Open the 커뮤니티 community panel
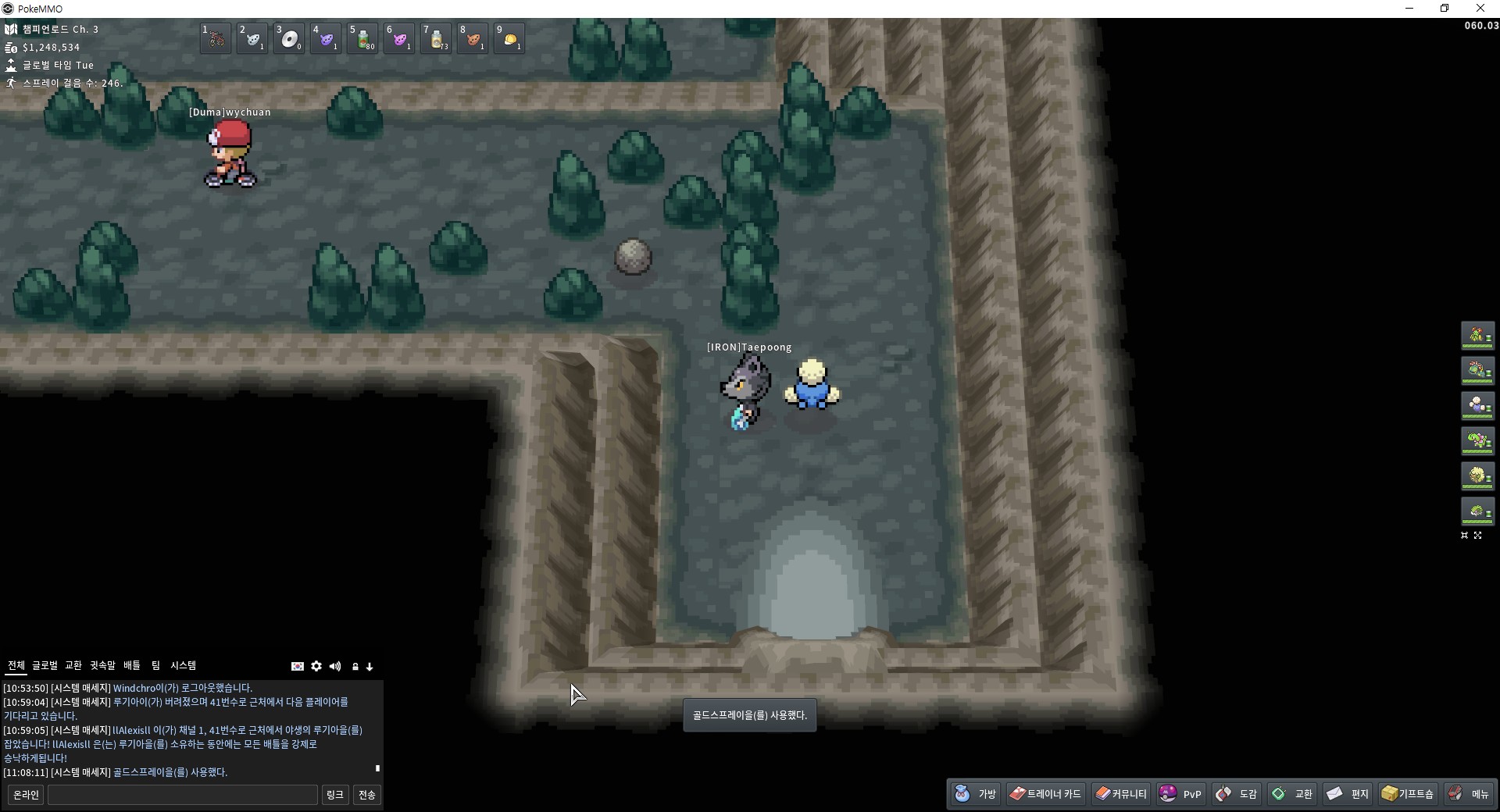This screenshot has height=812, width=1500. point(1121,794)
